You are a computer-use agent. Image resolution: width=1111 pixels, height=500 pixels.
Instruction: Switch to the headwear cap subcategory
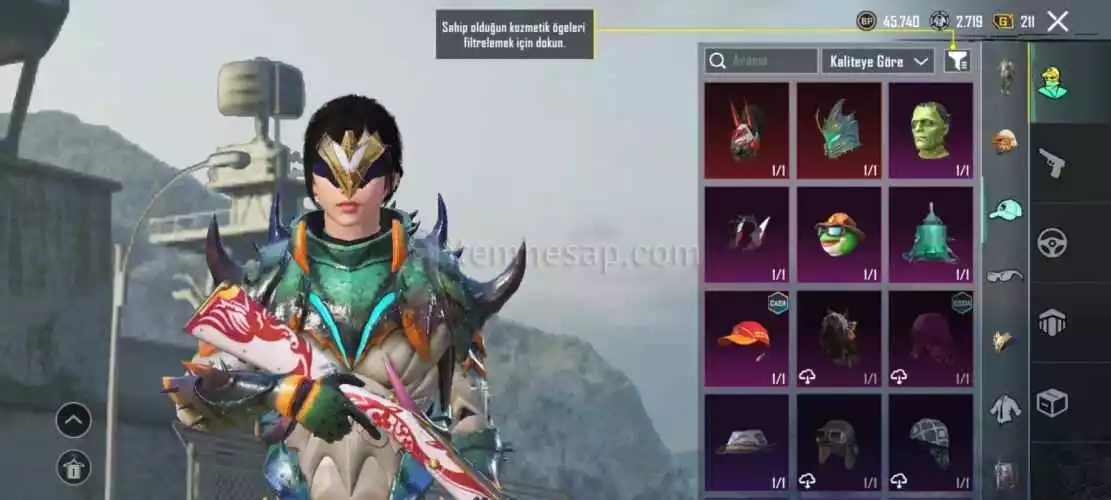(1006, 209)
